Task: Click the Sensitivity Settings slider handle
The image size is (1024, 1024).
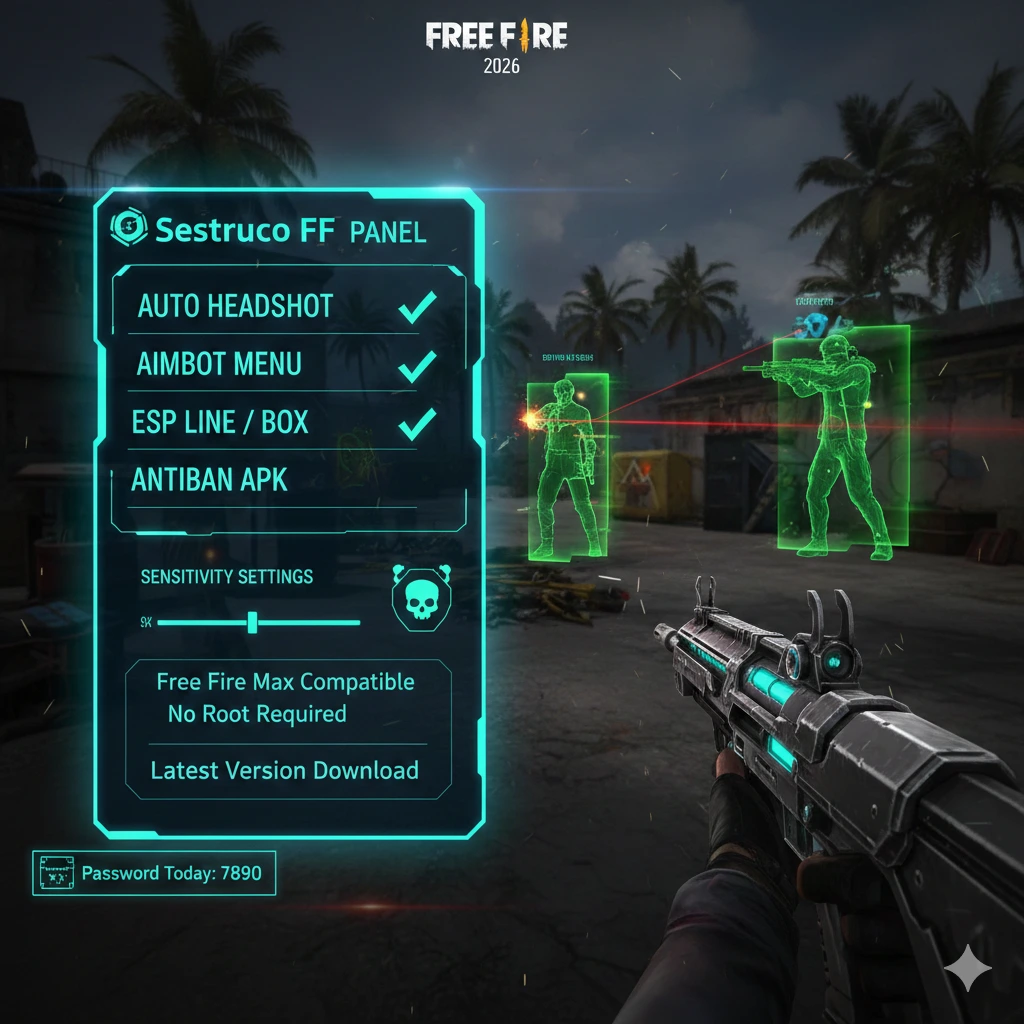Action: (253, 622)
